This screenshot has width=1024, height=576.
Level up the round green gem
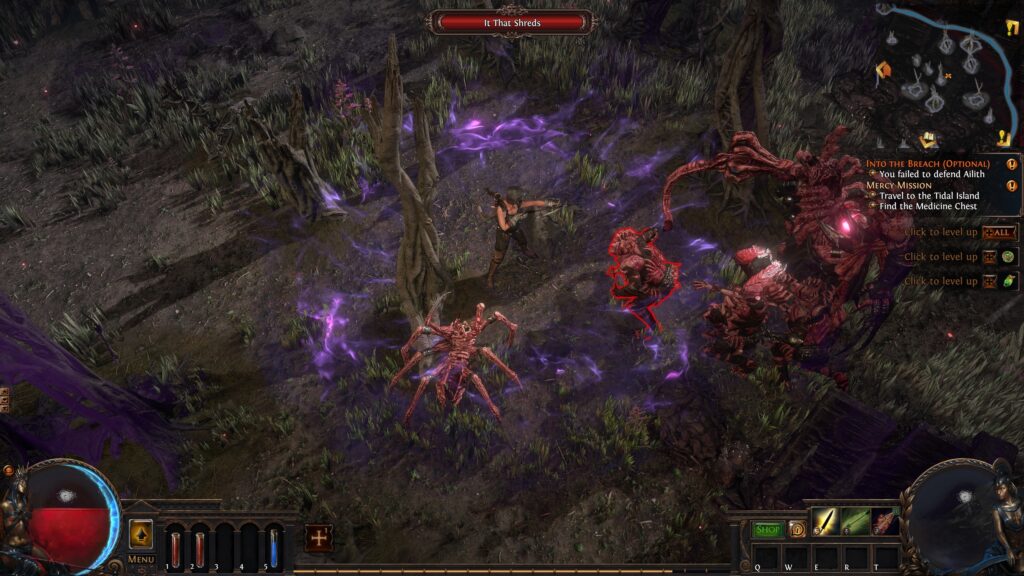tap(1009, 257)
